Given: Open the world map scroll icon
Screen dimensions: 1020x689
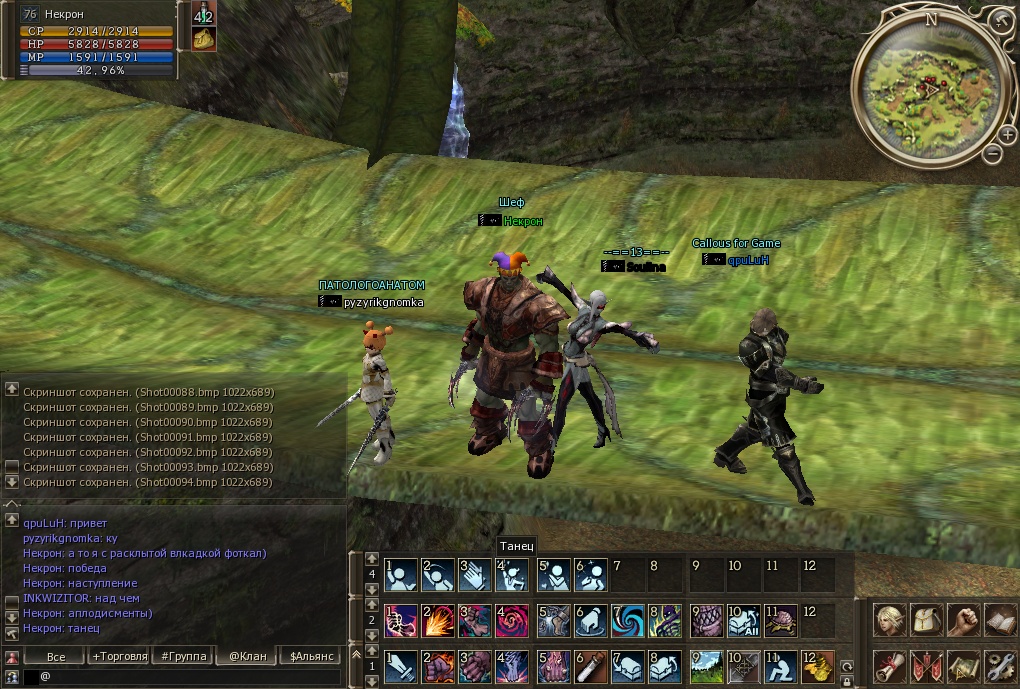Looking at the screenshot, I should [x=963, y=666].
